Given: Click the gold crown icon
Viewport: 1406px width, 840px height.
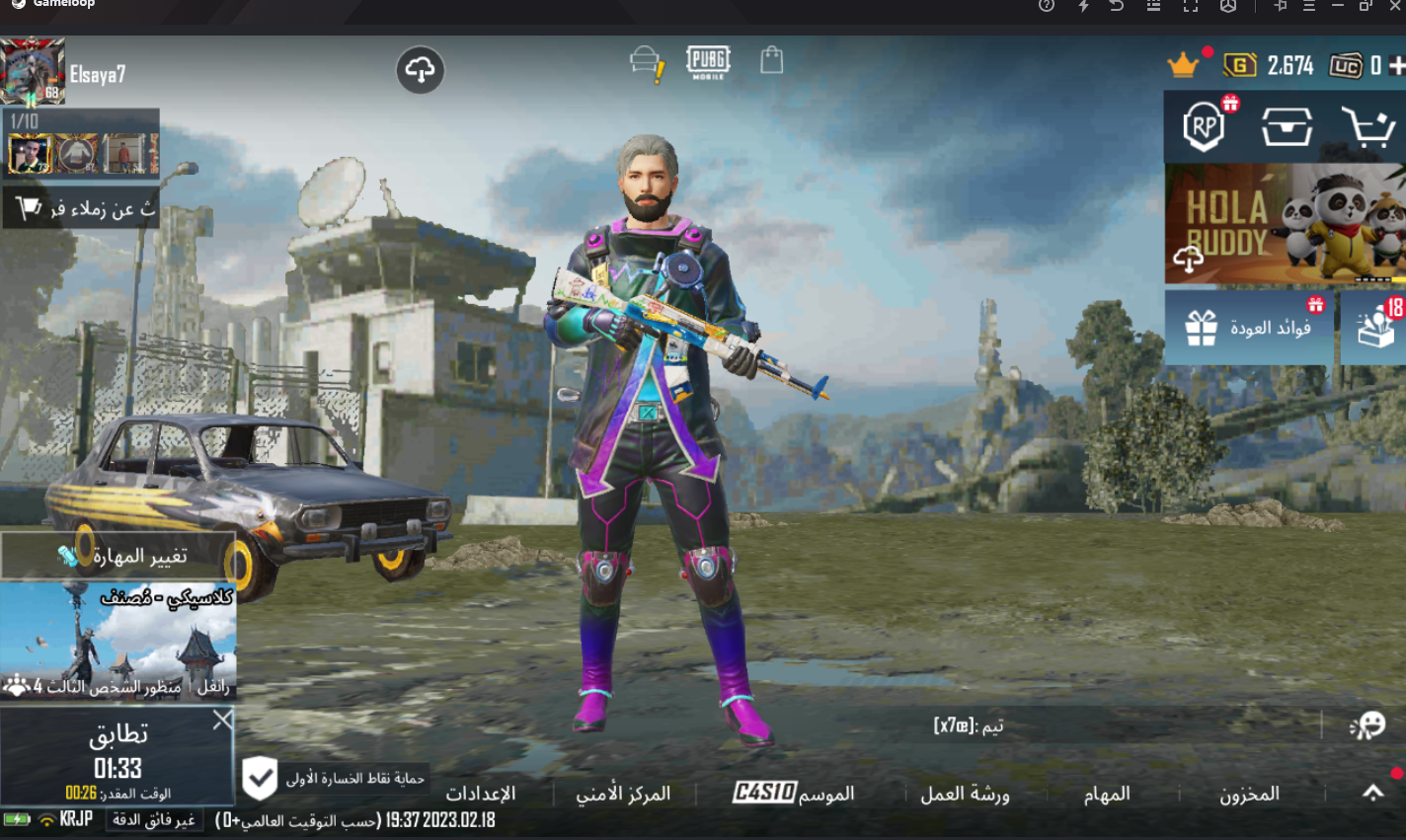Looking at the screenshot, I should [1182, 66].
